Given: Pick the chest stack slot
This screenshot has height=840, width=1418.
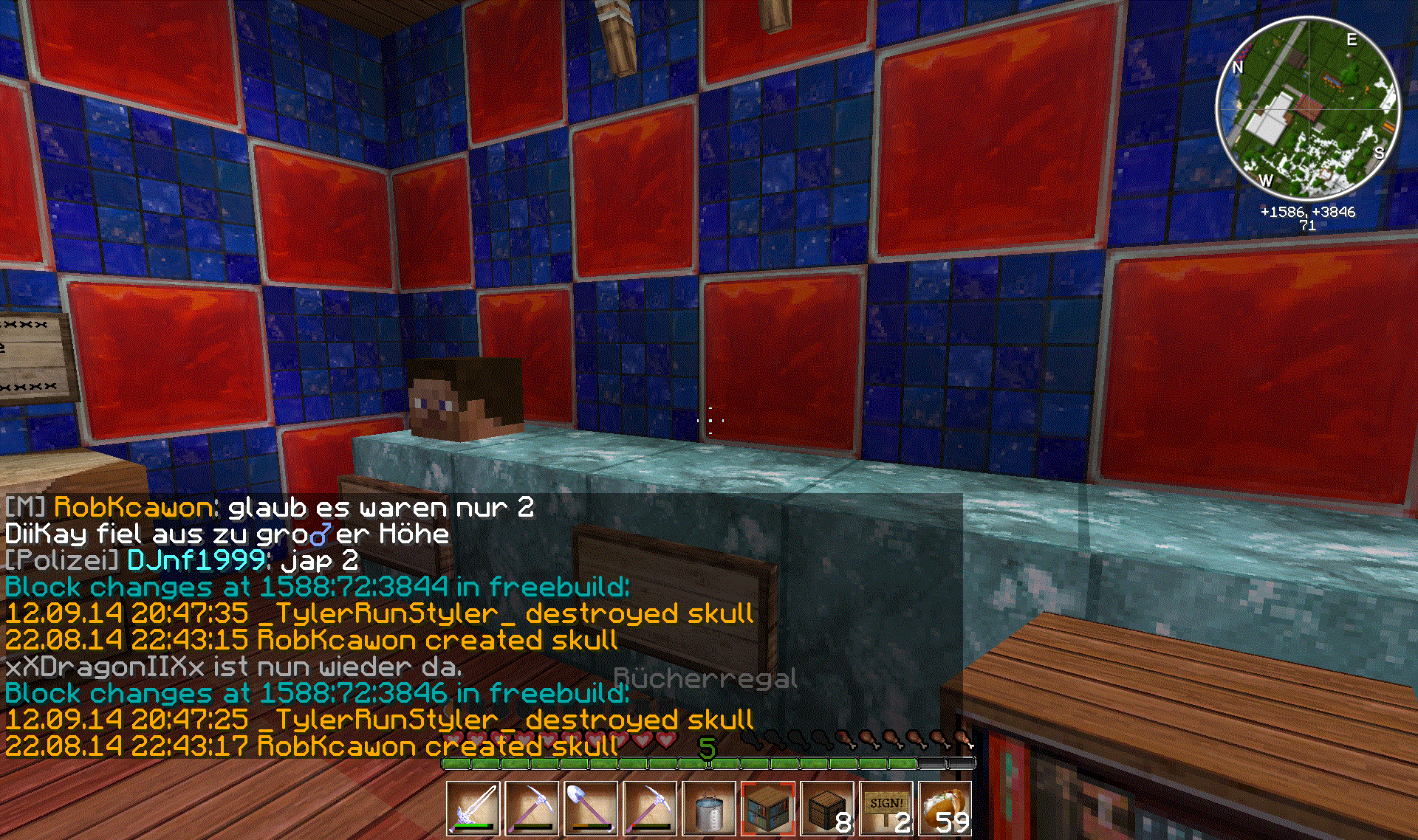Looking at the screenshot, I should [x=827, y=809].
